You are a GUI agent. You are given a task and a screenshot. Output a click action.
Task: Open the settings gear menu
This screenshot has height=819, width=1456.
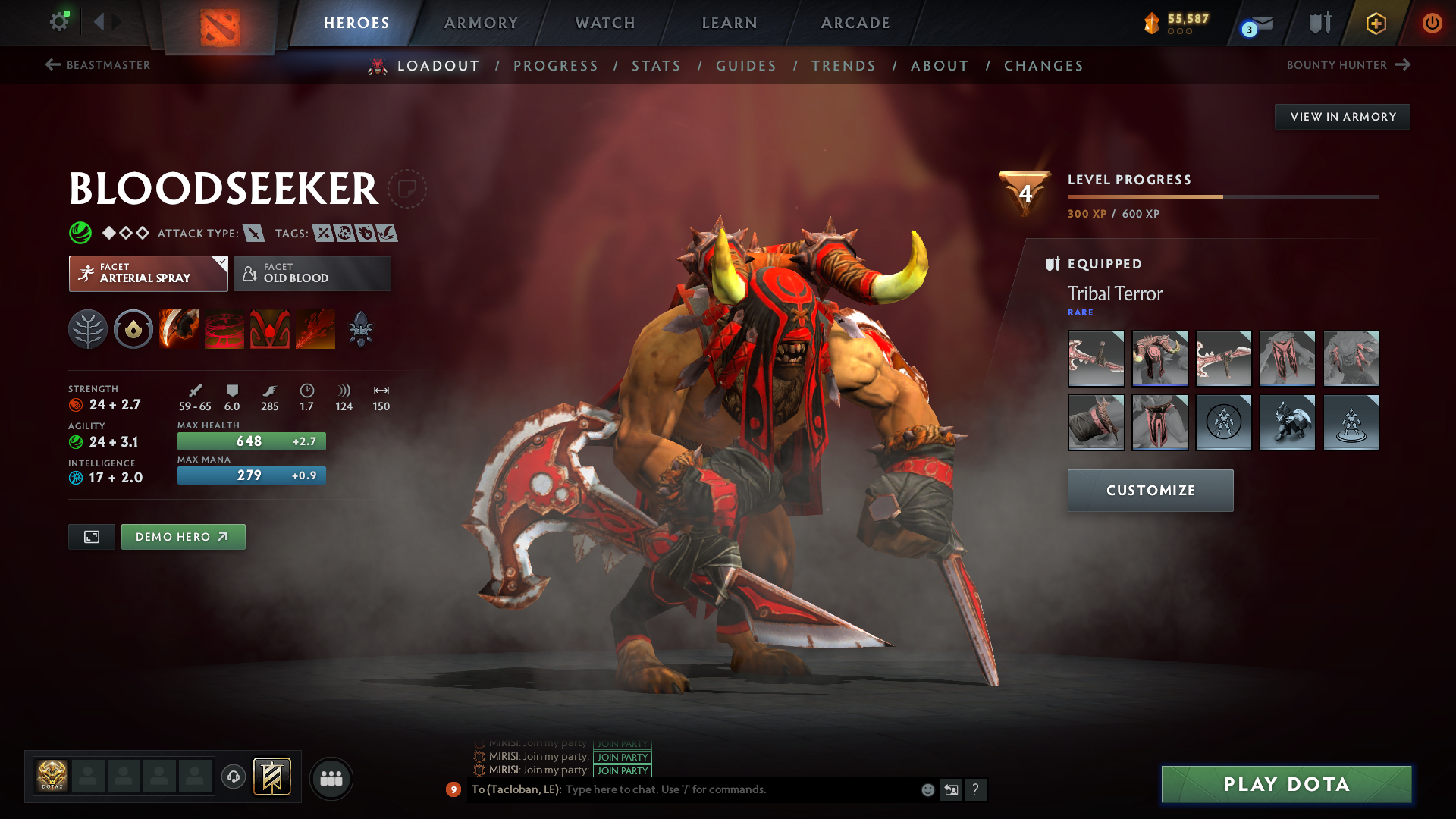point(59,22)
